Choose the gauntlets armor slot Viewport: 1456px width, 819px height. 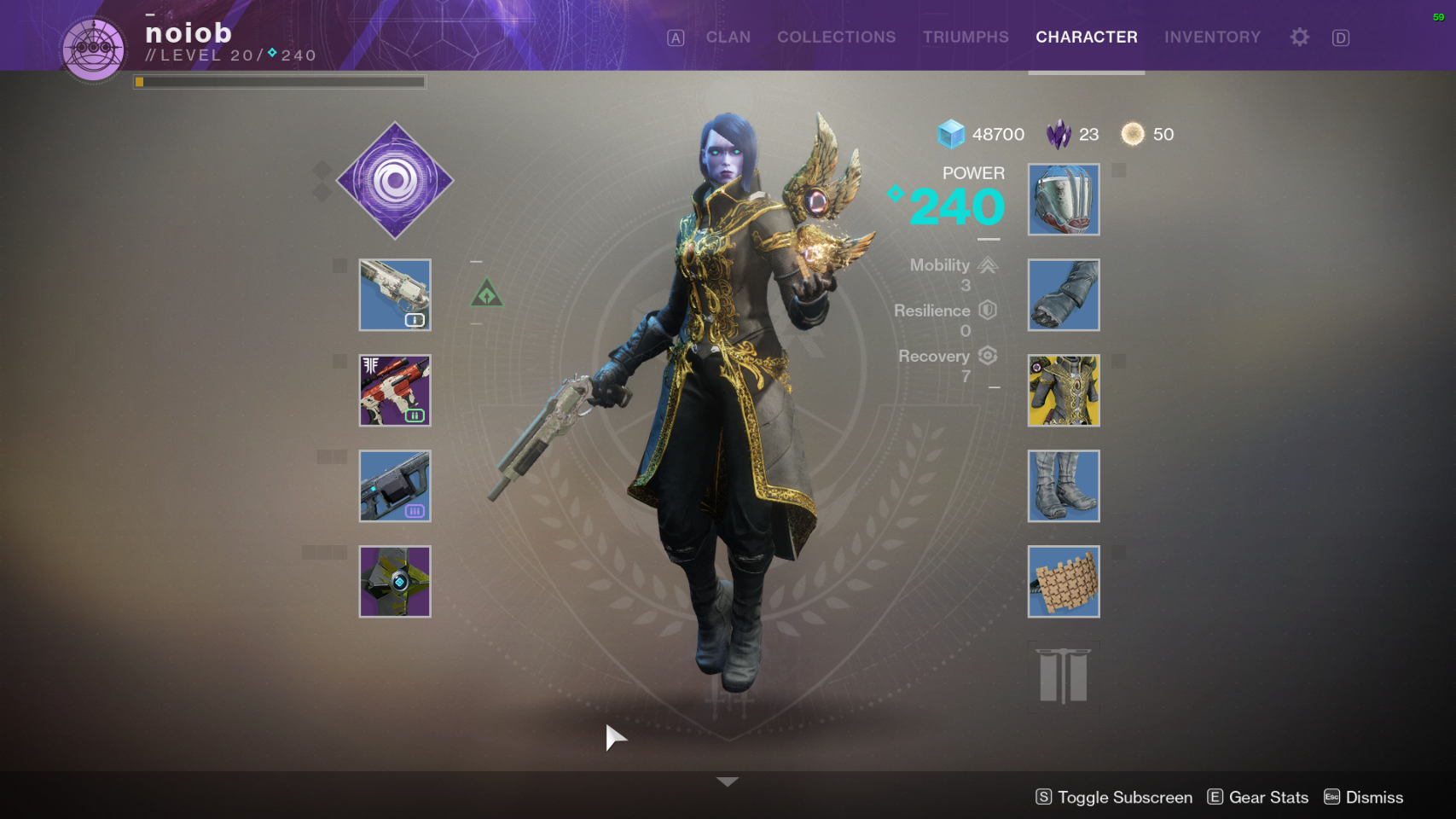pos(1064,295)
